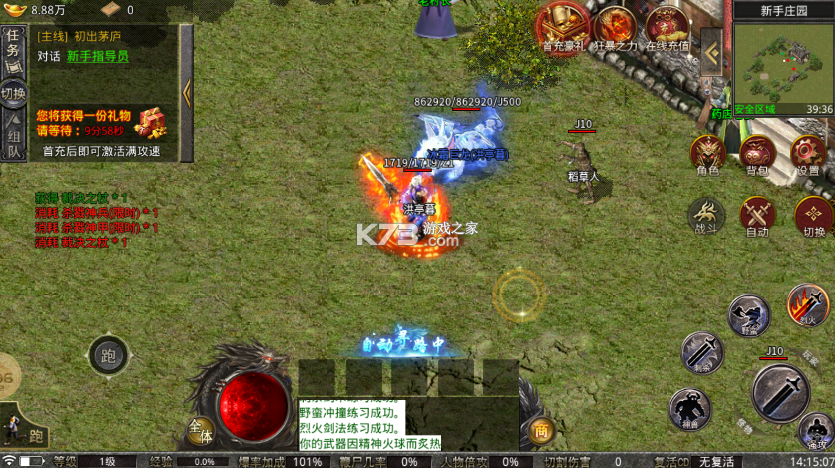This screenshot has height=468, width=835.
Task: Tap the right-side 切换 diamond button
Action: [x=813, y=214]
